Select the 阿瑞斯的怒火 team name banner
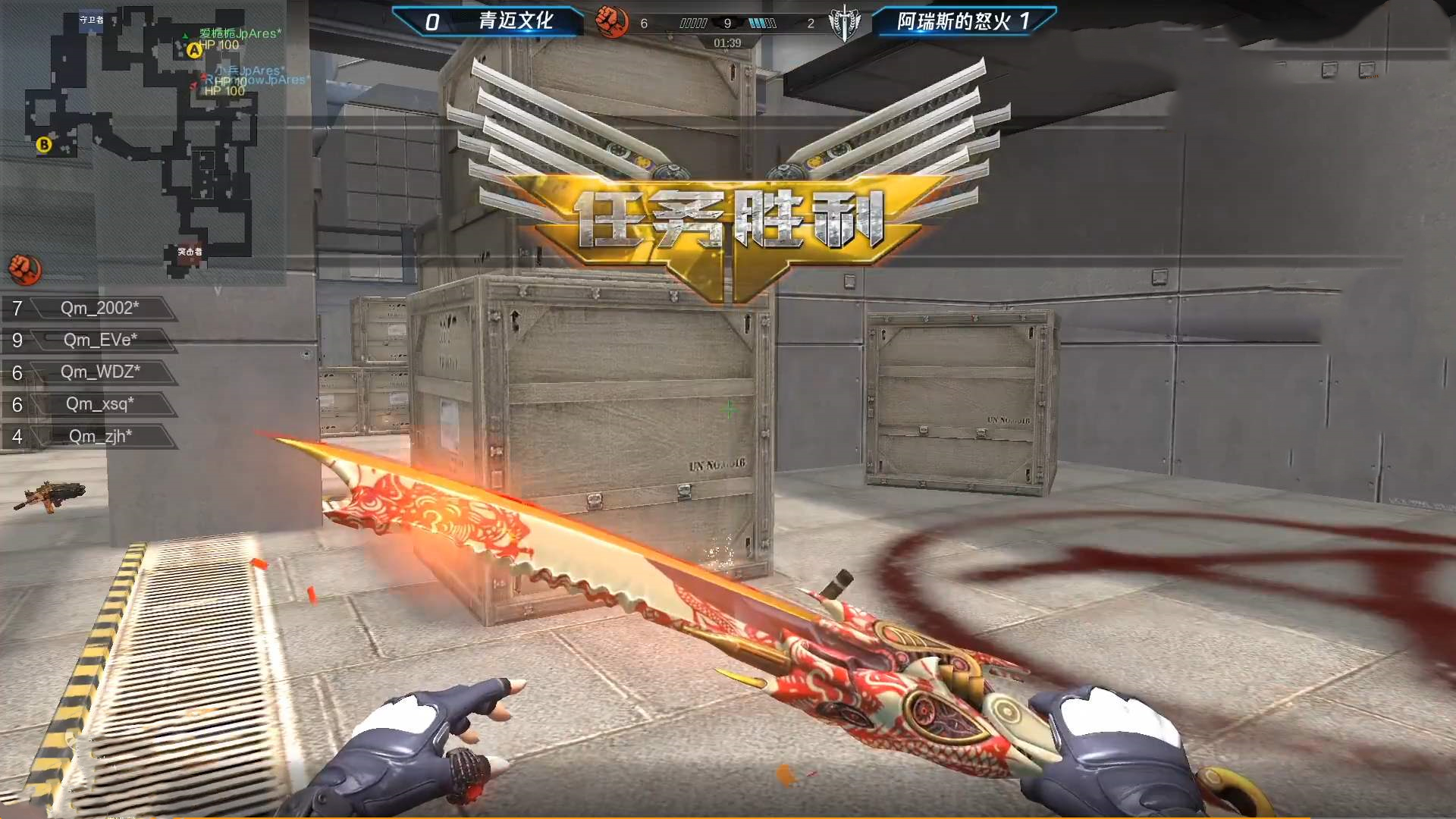Image resolution: width=1456 pixels, height=819 pixels. [954, 21]
